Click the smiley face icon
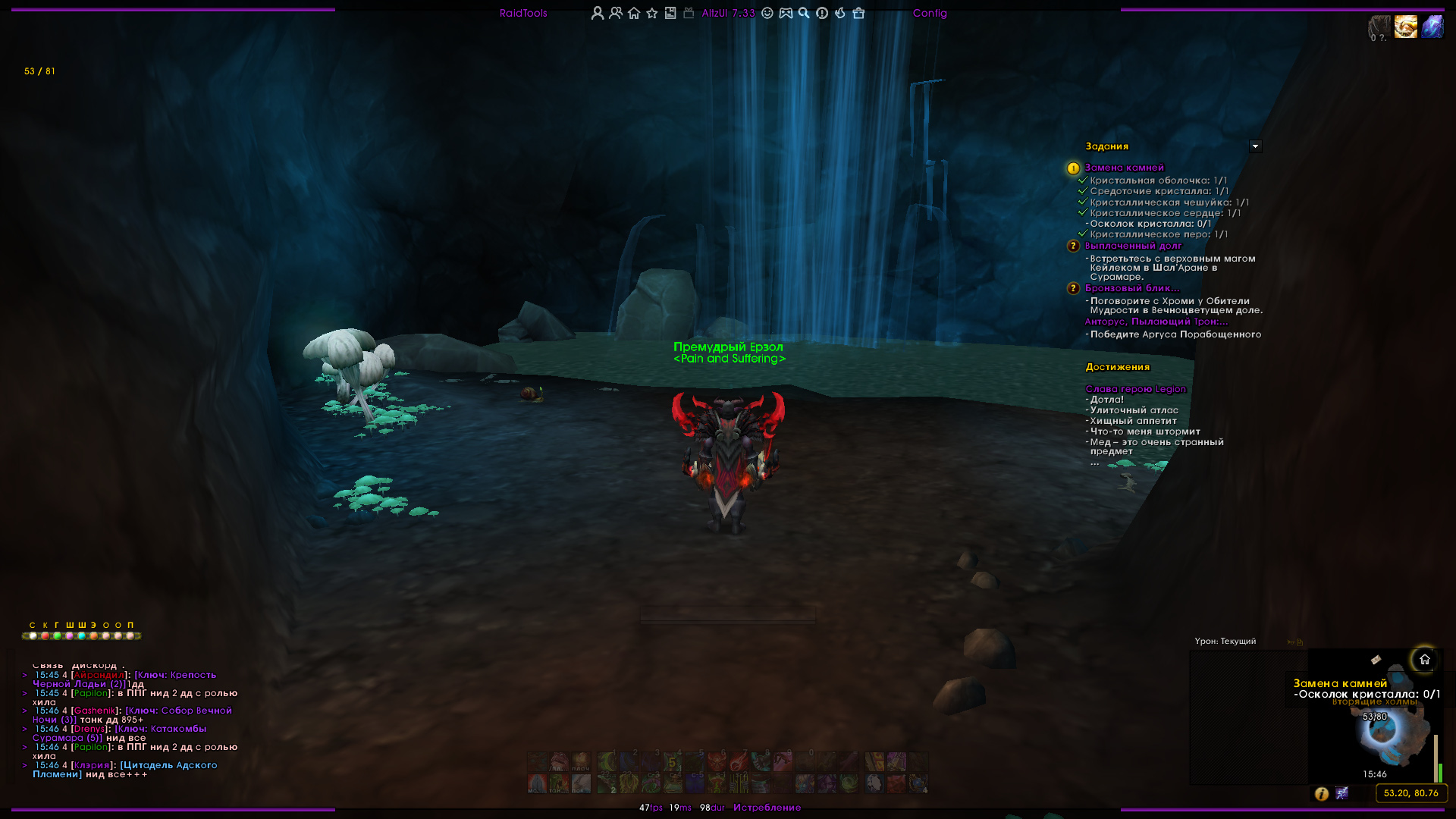The height and width of the screenshot is (819, 1456). pos(767,13)
